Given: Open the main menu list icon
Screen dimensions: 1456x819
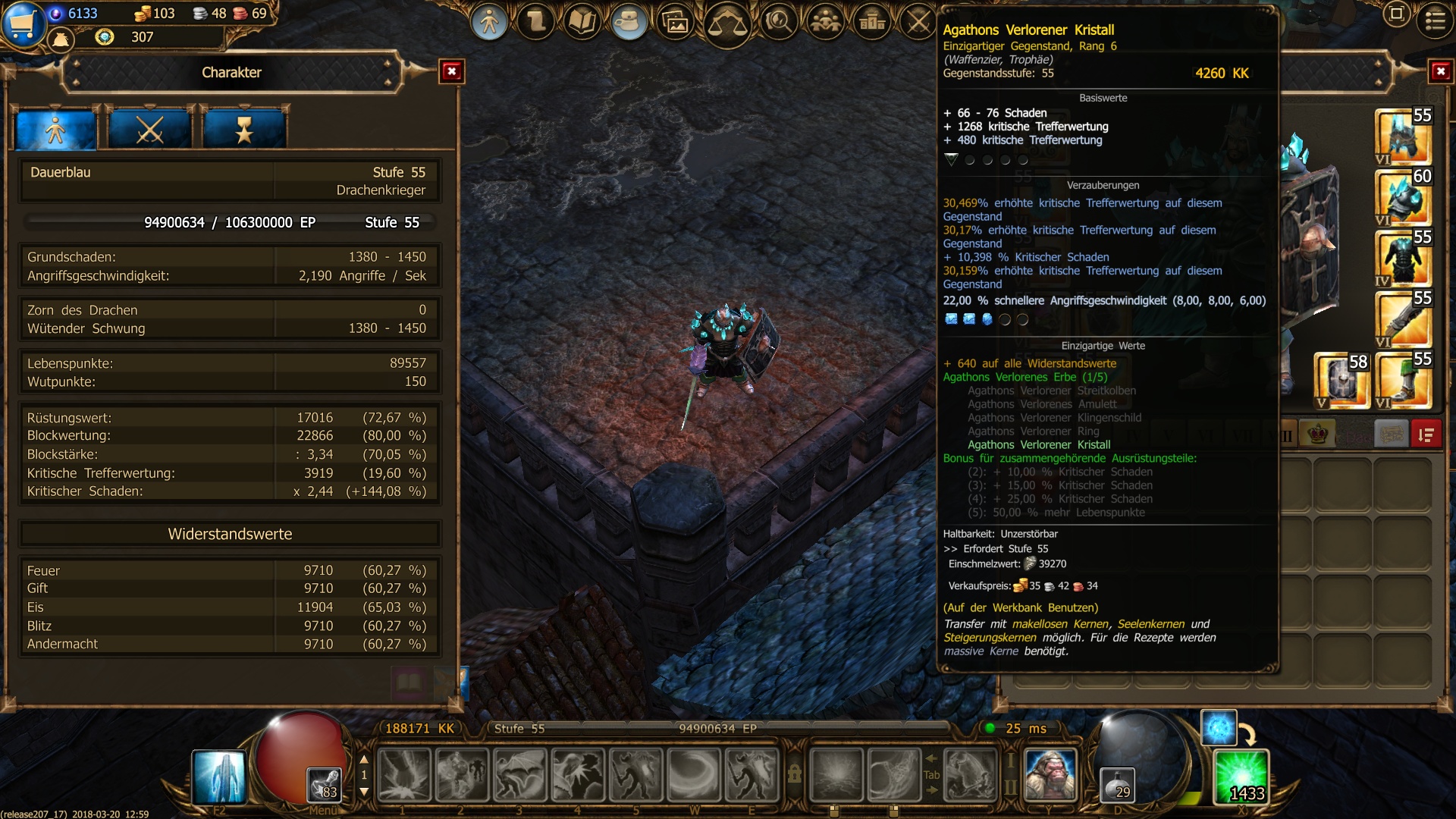Looking at the screenshot, I should tap(1435, 20).
